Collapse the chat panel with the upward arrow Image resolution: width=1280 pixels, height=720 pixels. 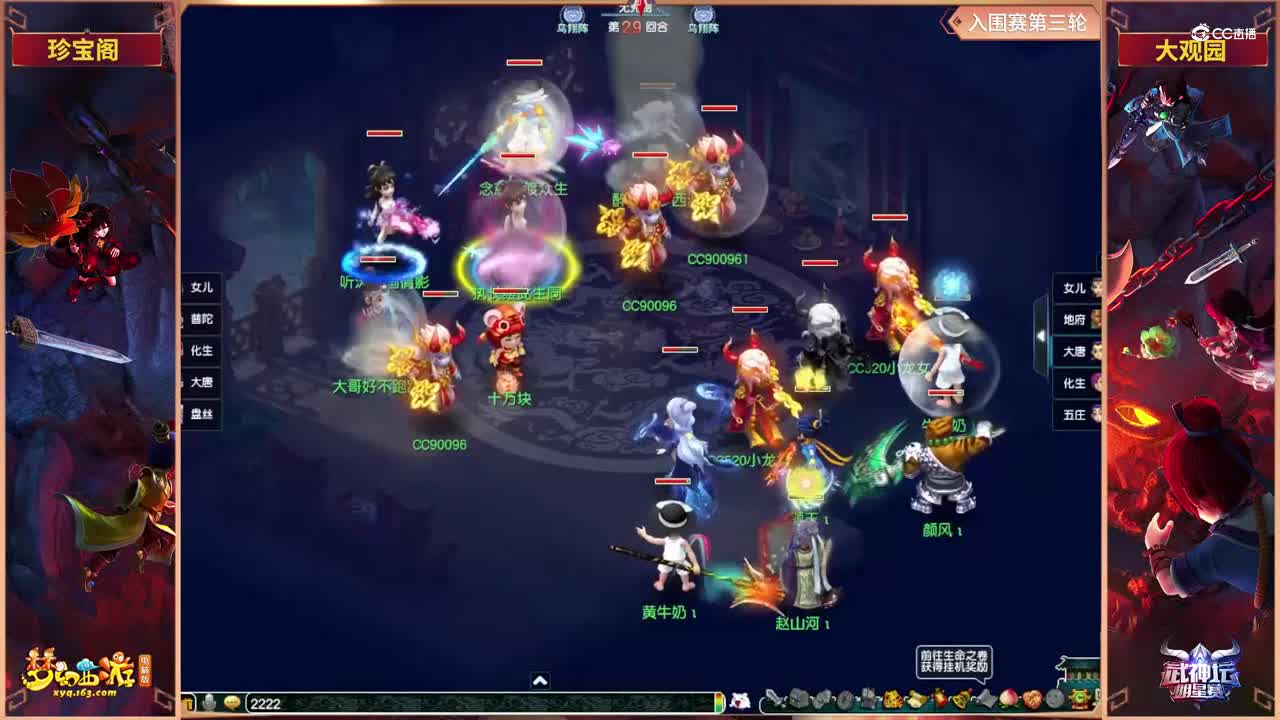tap(539, 679)
